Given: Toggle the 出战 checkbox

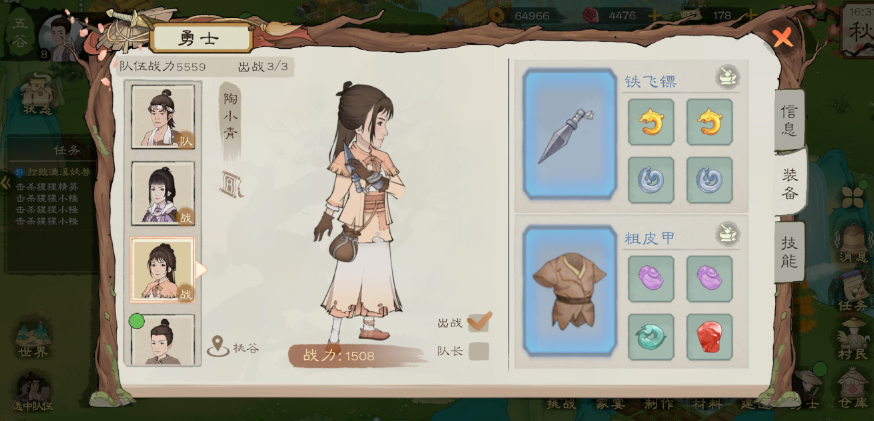Looking at the screenshot, I should 479,322.
